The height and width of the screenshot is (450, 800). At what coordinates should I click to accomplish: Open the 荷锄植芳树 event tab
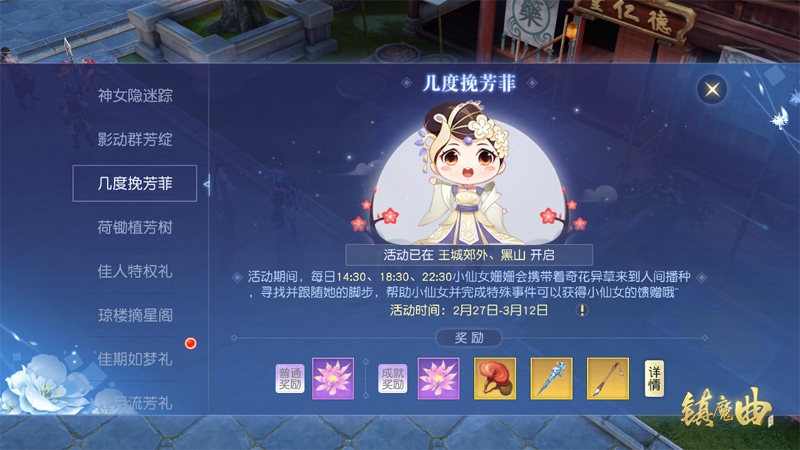[135, 228]
